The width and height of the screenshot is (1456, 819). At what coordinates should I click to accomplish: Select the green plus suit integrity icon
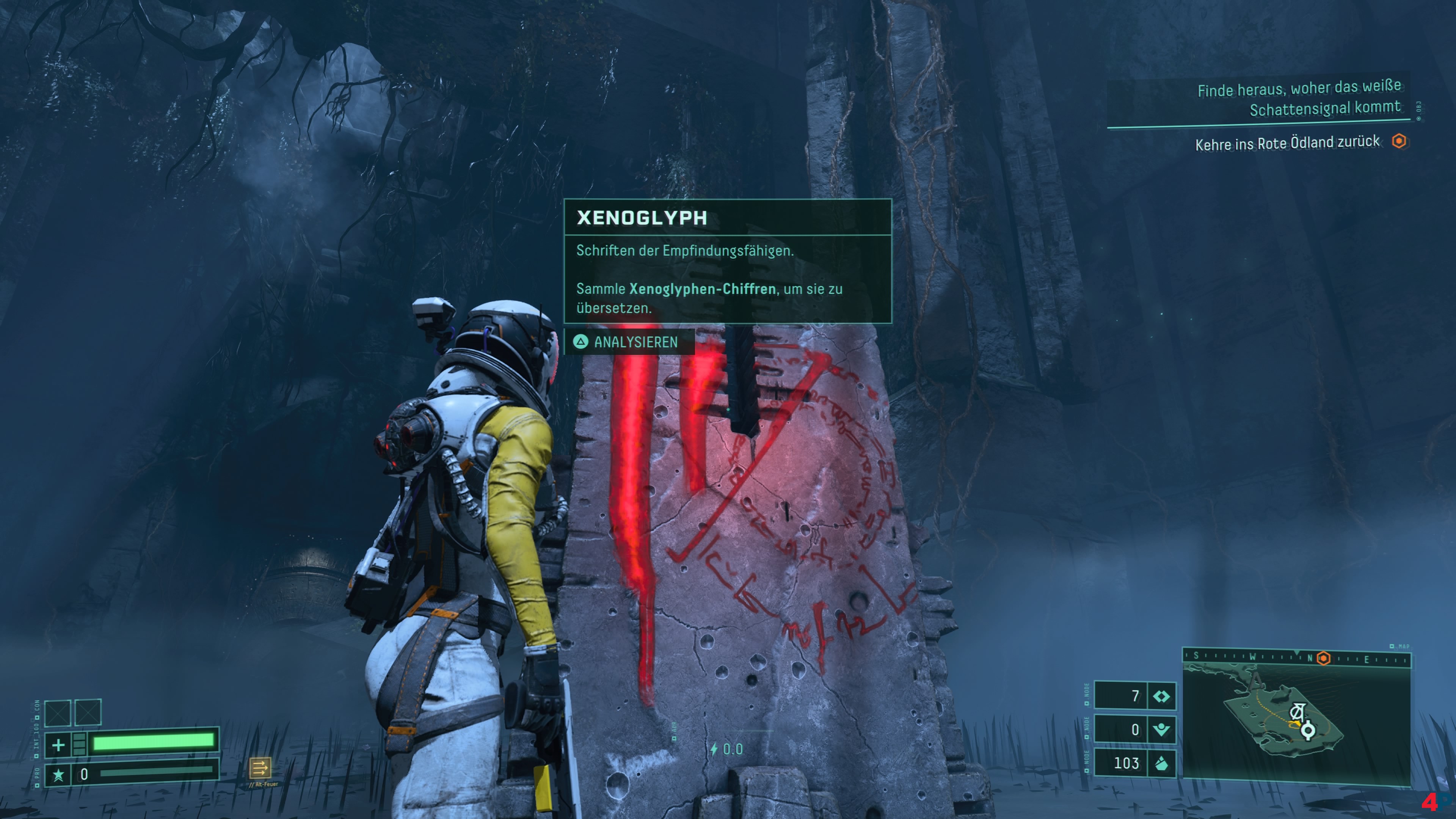coord(58,744)
